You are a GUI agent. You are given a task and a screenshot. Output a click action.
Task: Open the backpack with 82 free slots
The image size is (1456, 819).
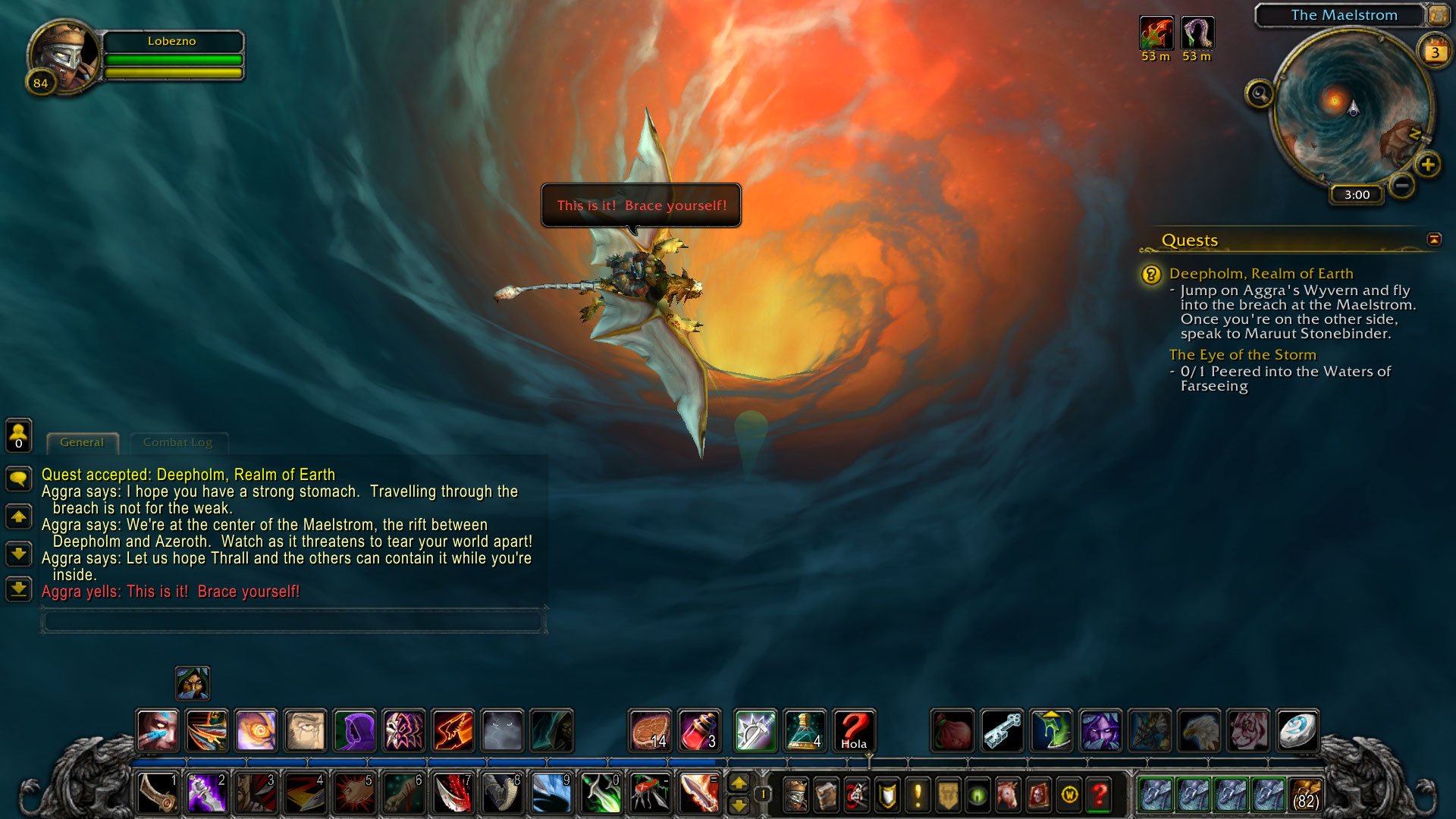coord(1304,794)
